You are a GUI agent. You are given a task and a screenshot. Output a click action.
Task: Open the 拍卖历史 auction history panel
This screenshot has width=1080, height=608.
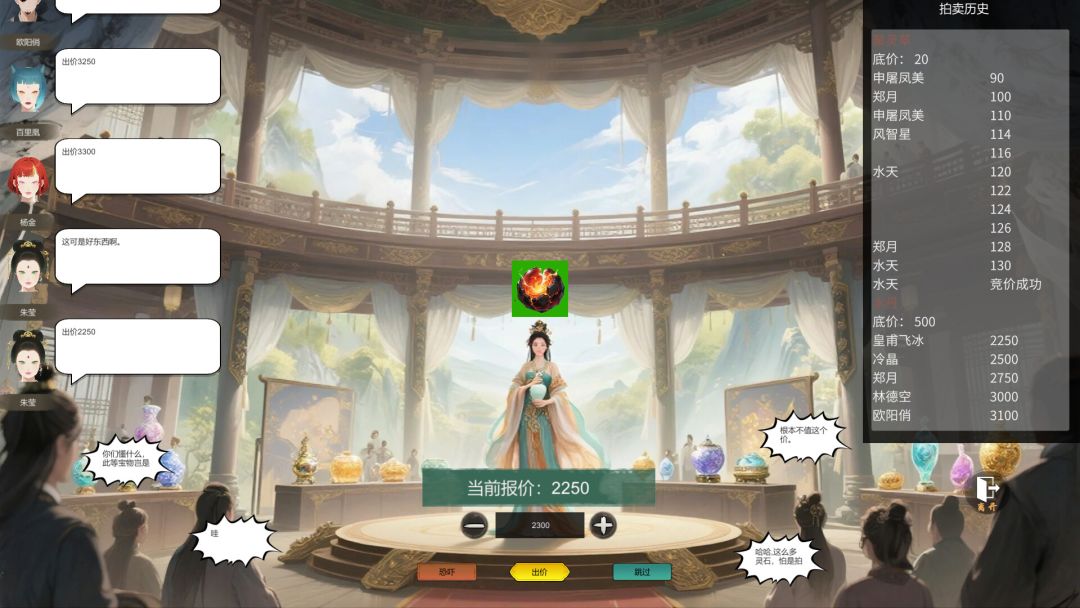pyautogui.click(x=964, y=9)
